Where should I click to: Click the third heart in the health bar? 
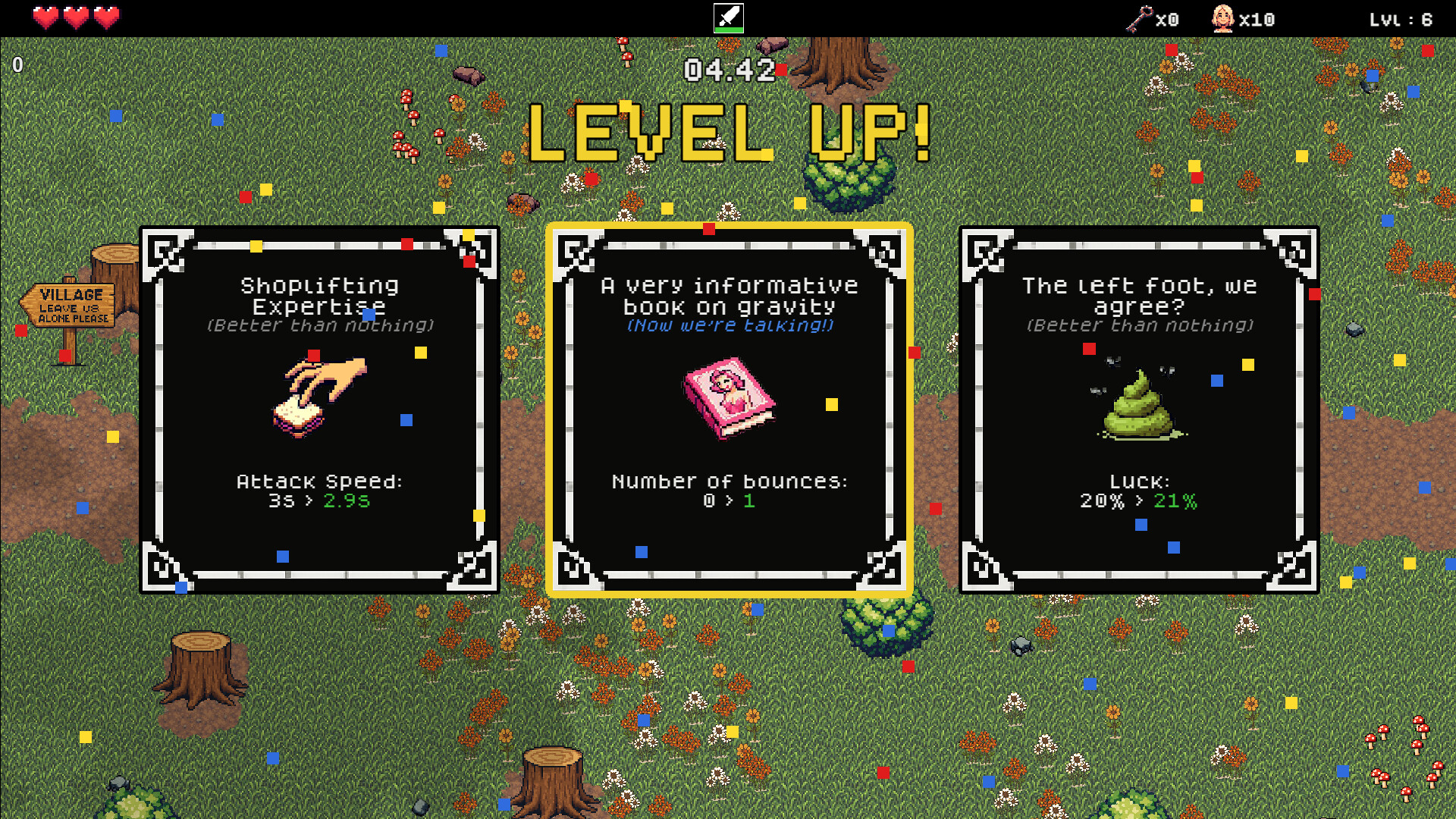click(x=106, y=17)
